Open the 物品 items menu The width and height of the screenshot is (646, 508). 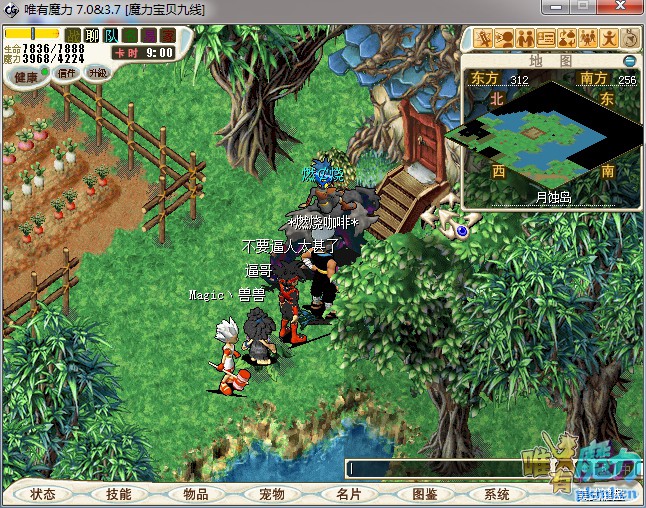(195, 494)
